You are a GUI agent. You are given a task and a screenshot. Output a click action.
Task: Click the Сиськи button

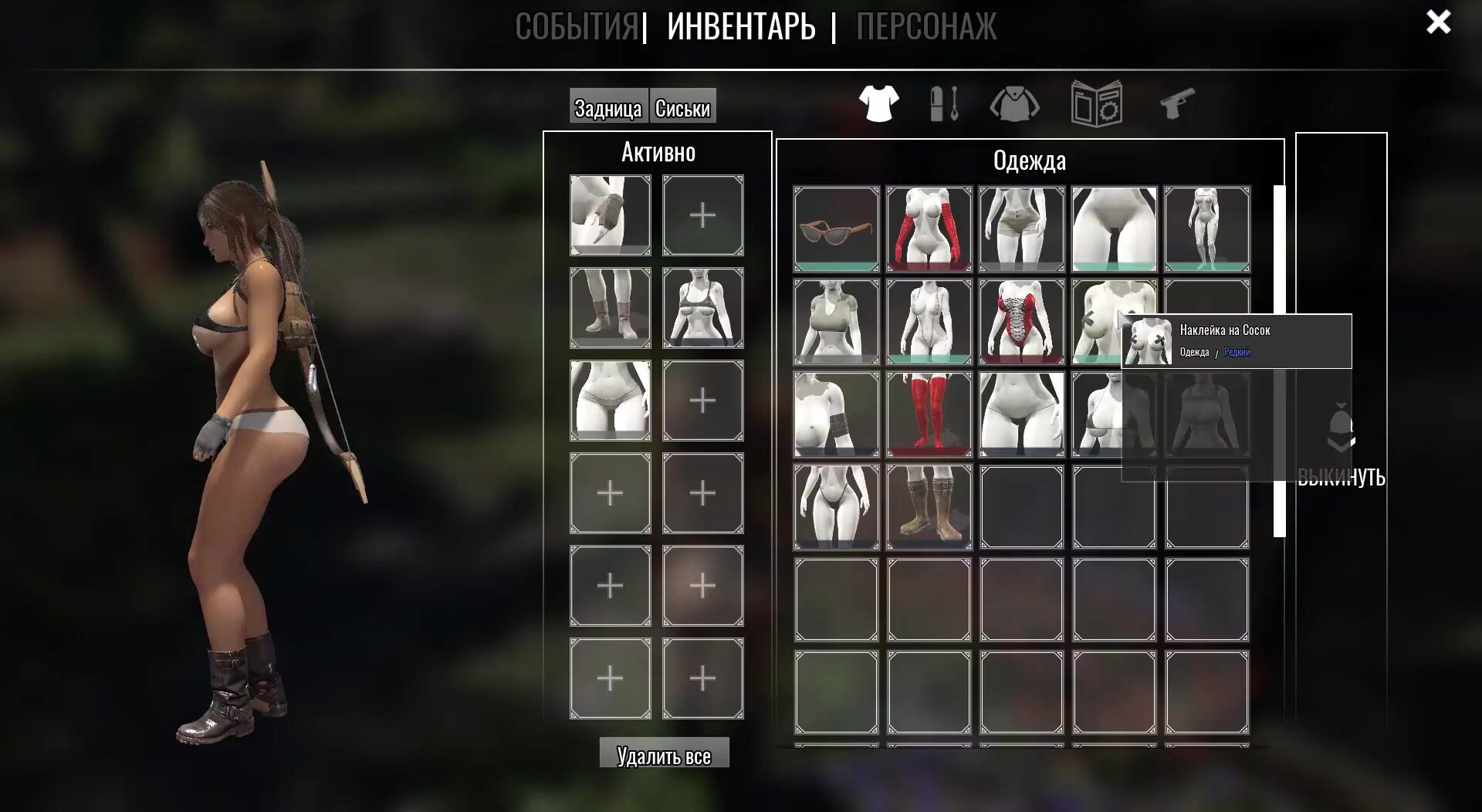tap(682, 107)
